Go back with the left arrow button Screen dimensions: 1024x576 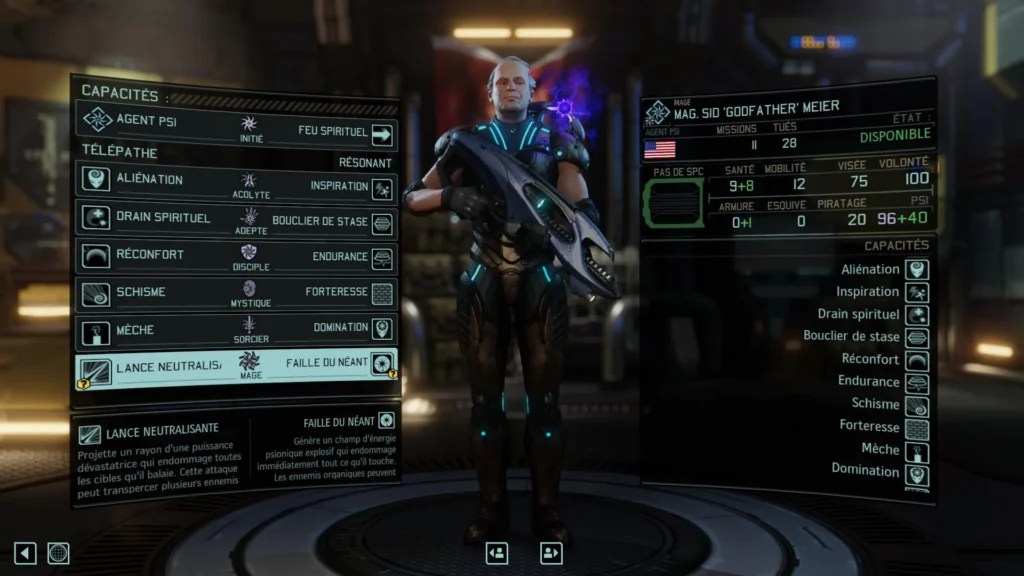[25, 552]
